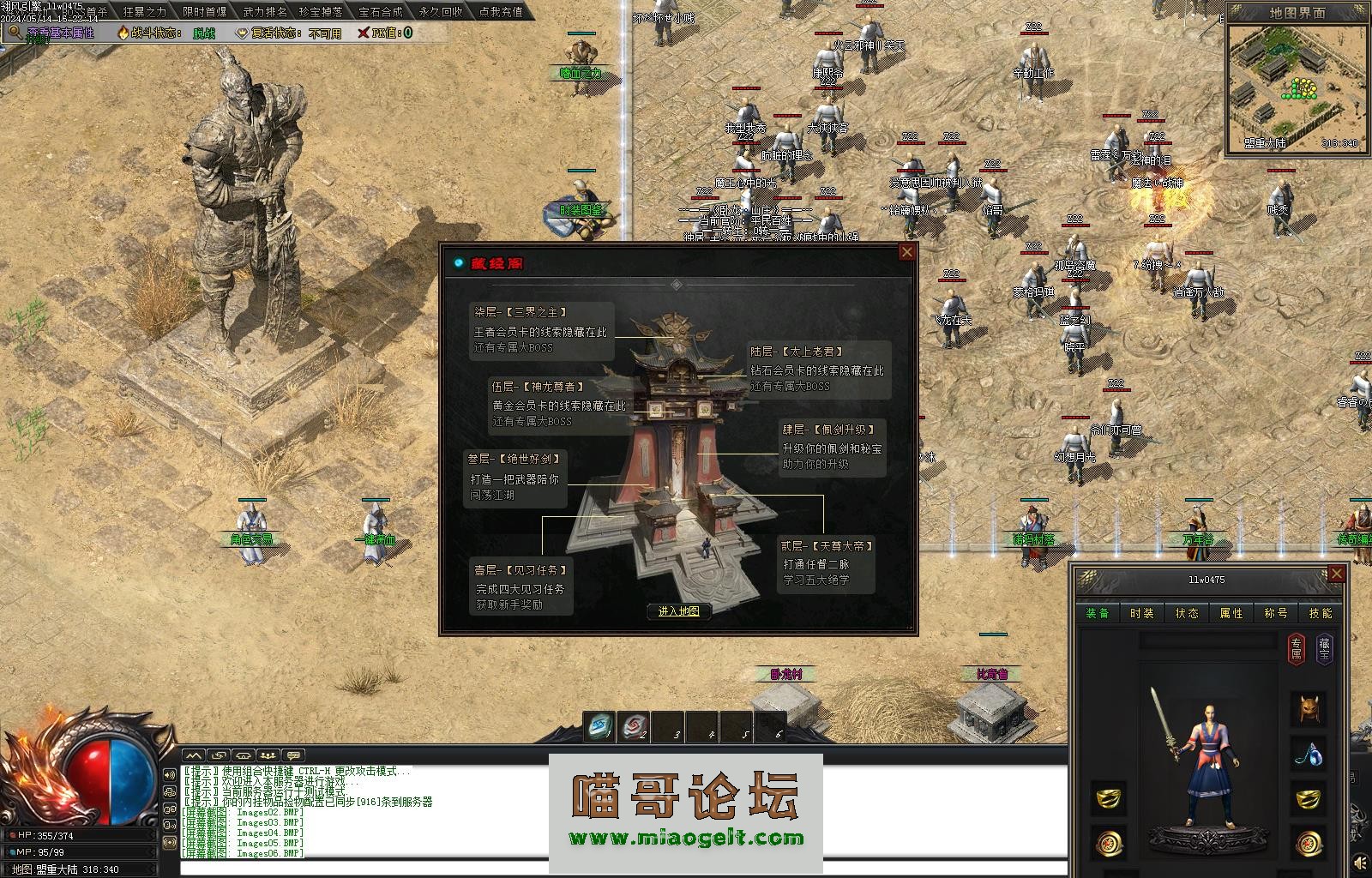Image resolution: width=1372 pixels, height=878 pixels.
Task: Close the character equipment panel
Action: click(x=1335, y=574)
